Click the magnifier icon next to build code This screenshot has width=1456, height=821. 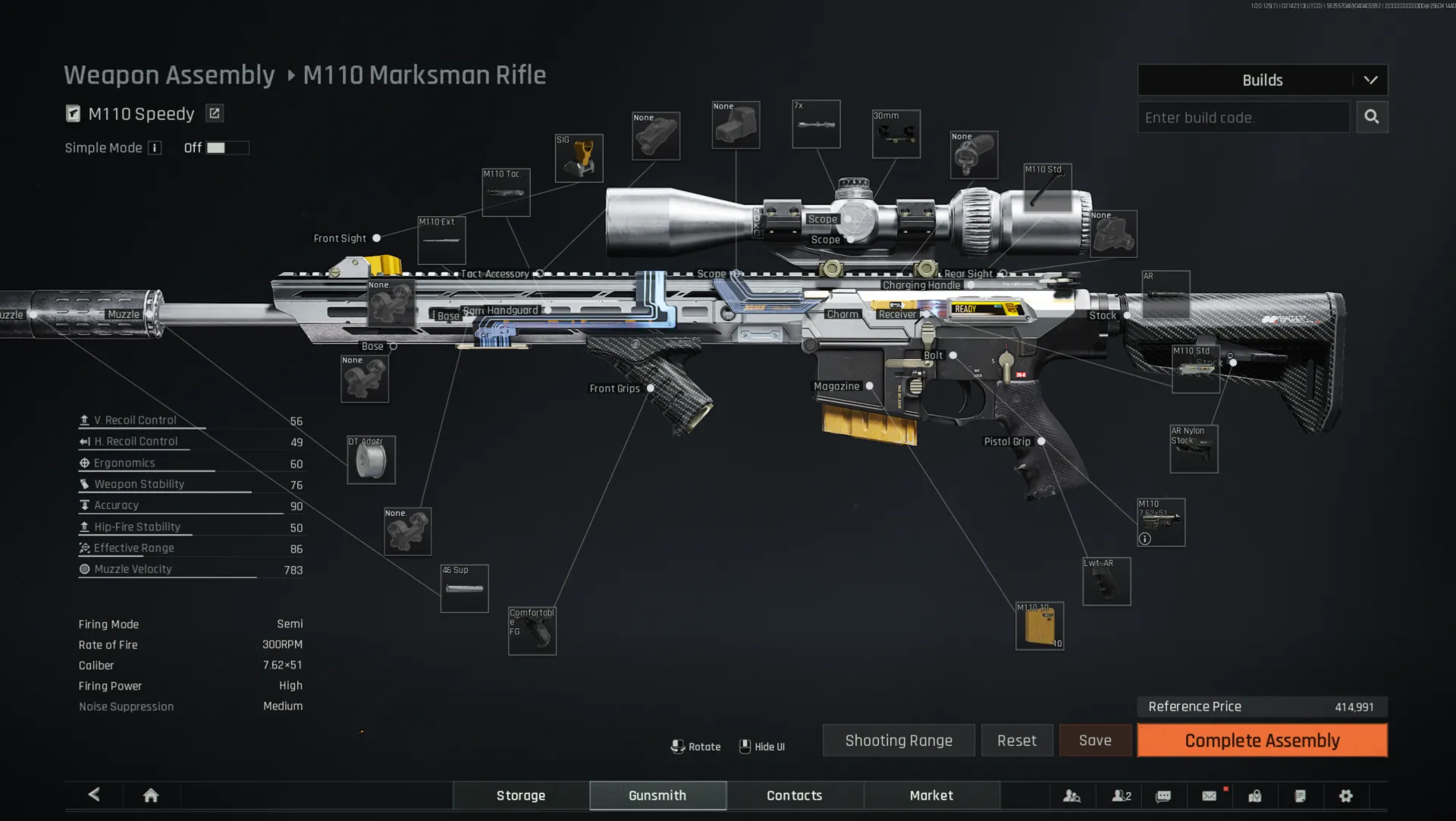[x=1372, y=117]
